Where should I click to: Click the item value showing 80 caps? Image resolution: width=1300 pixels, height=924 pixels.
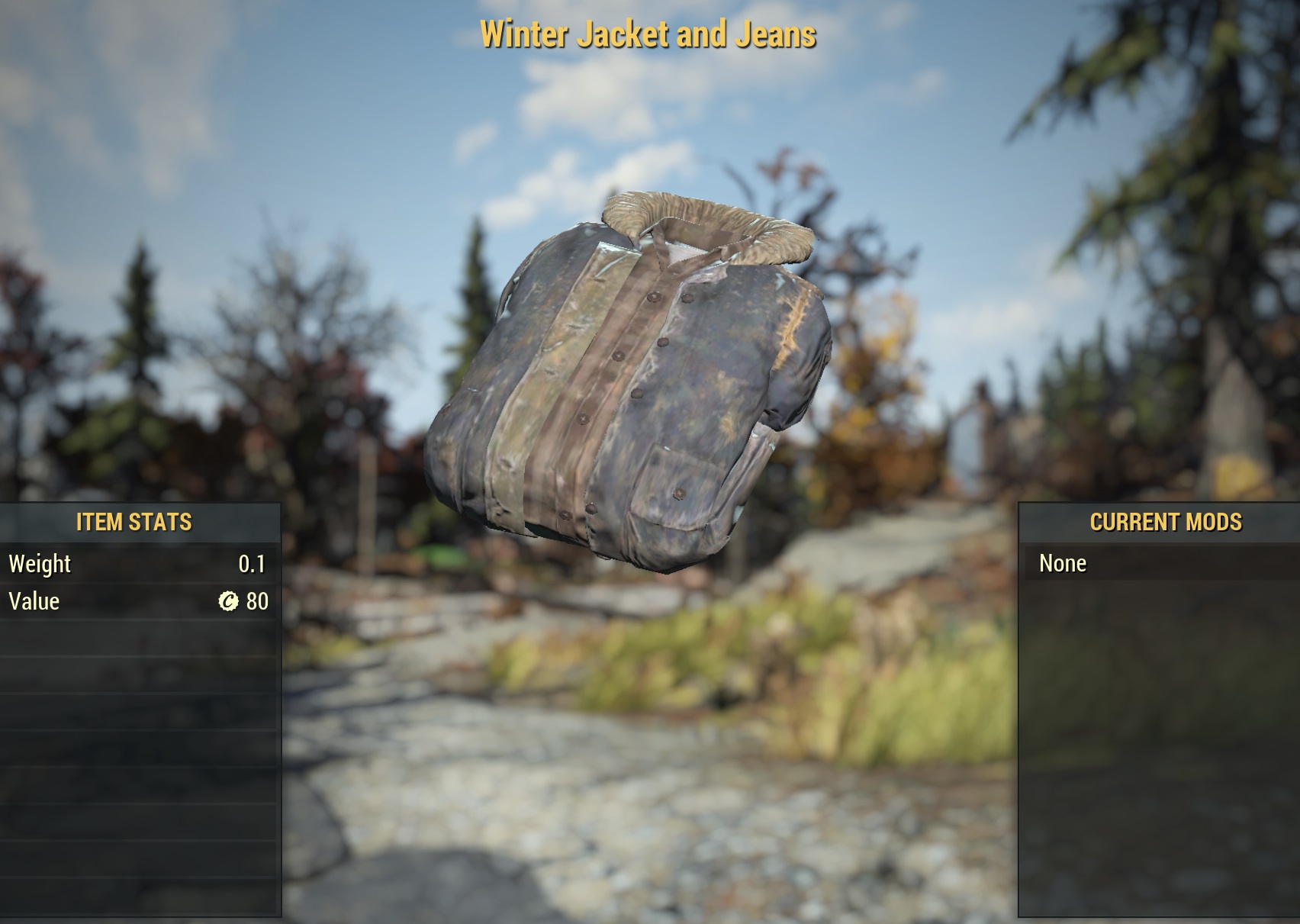click(x=256, y=602)
